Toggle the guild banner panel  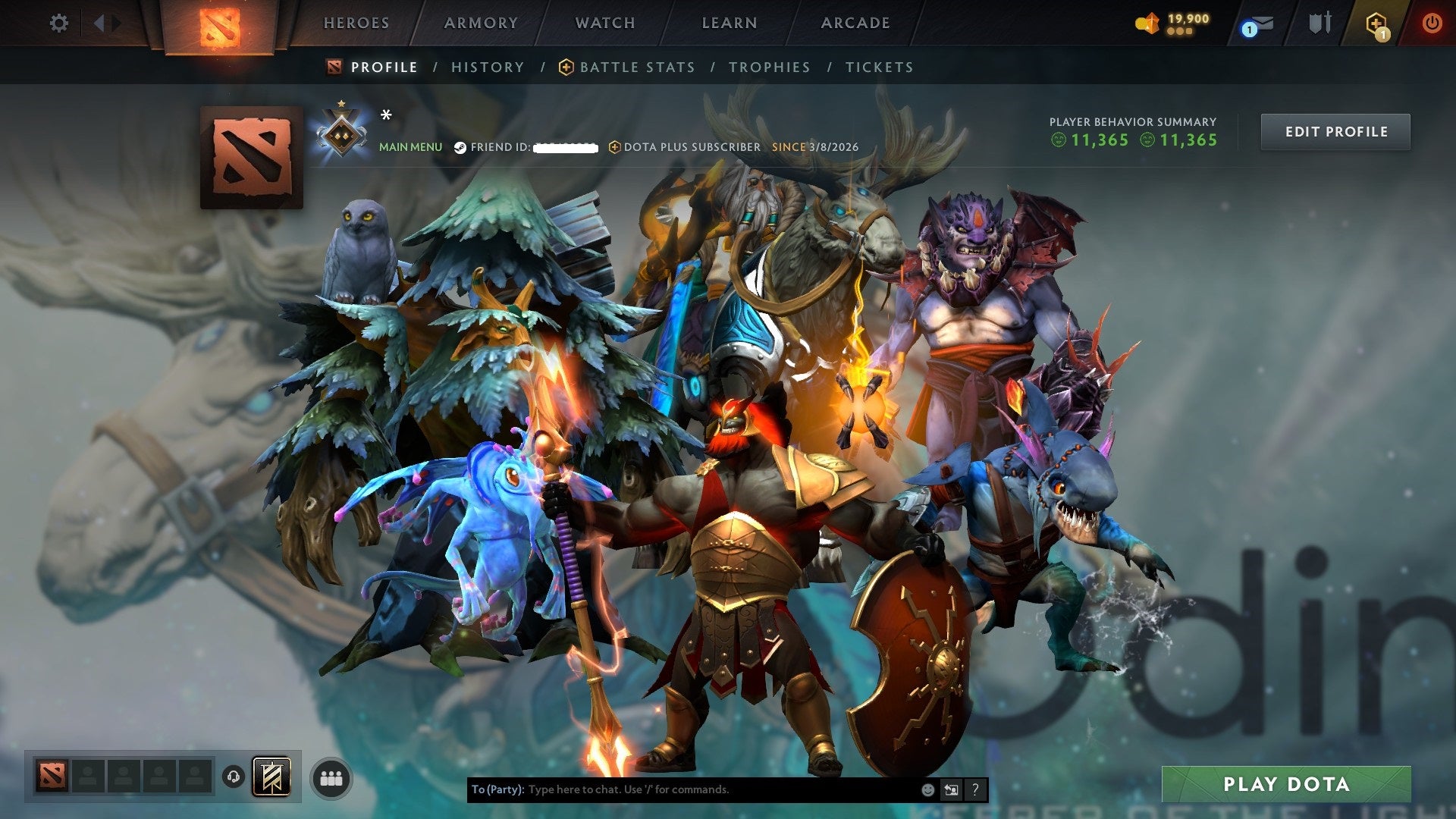click(273, 778)
